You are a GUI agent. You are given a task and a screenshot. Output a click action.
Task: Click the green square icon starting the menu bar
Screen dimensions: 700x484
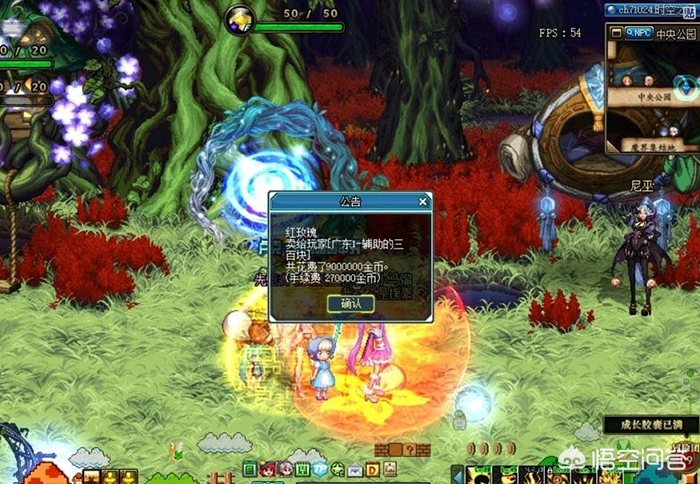[x=250, y=468]
